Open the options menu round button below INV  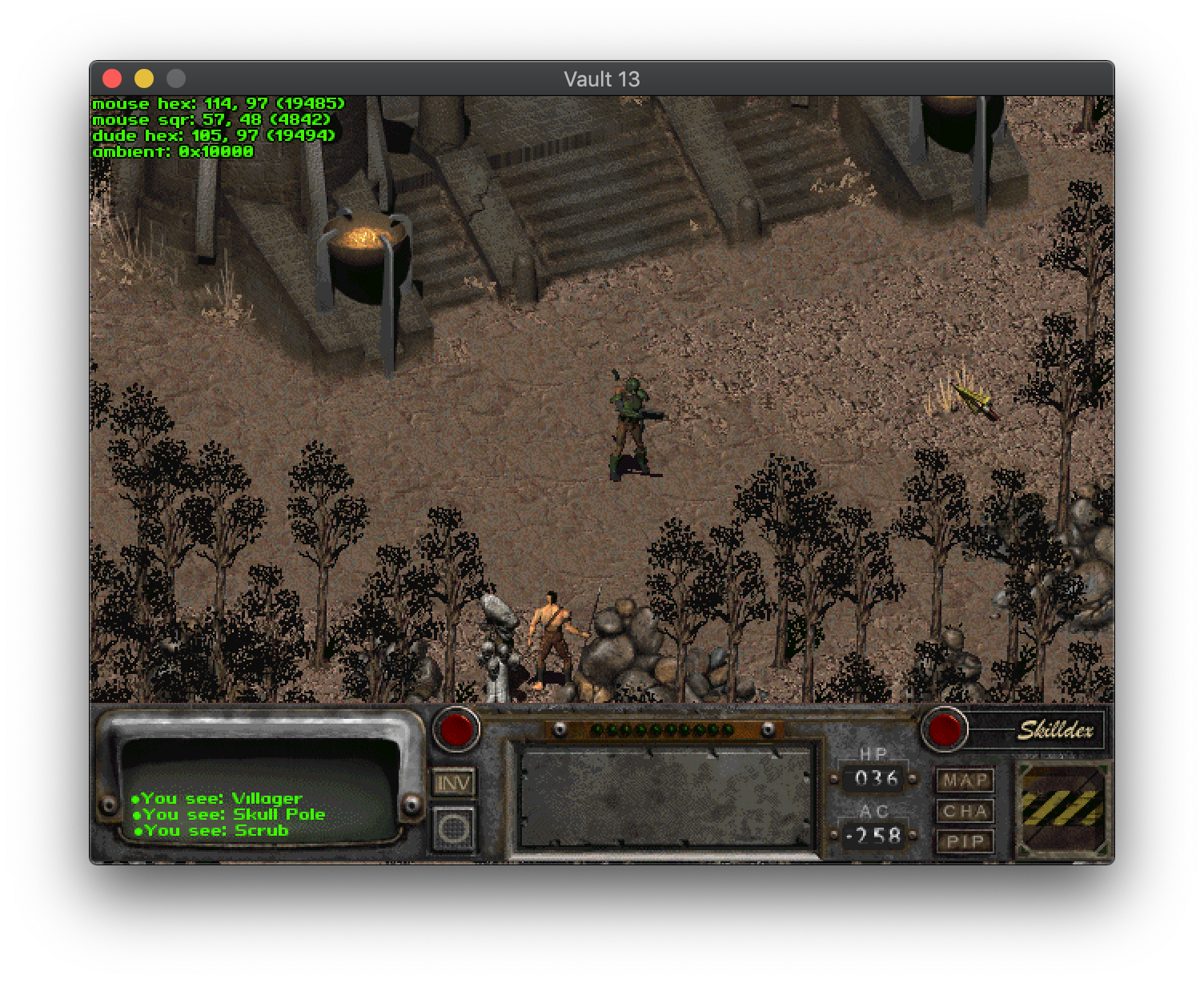(454, 828)
